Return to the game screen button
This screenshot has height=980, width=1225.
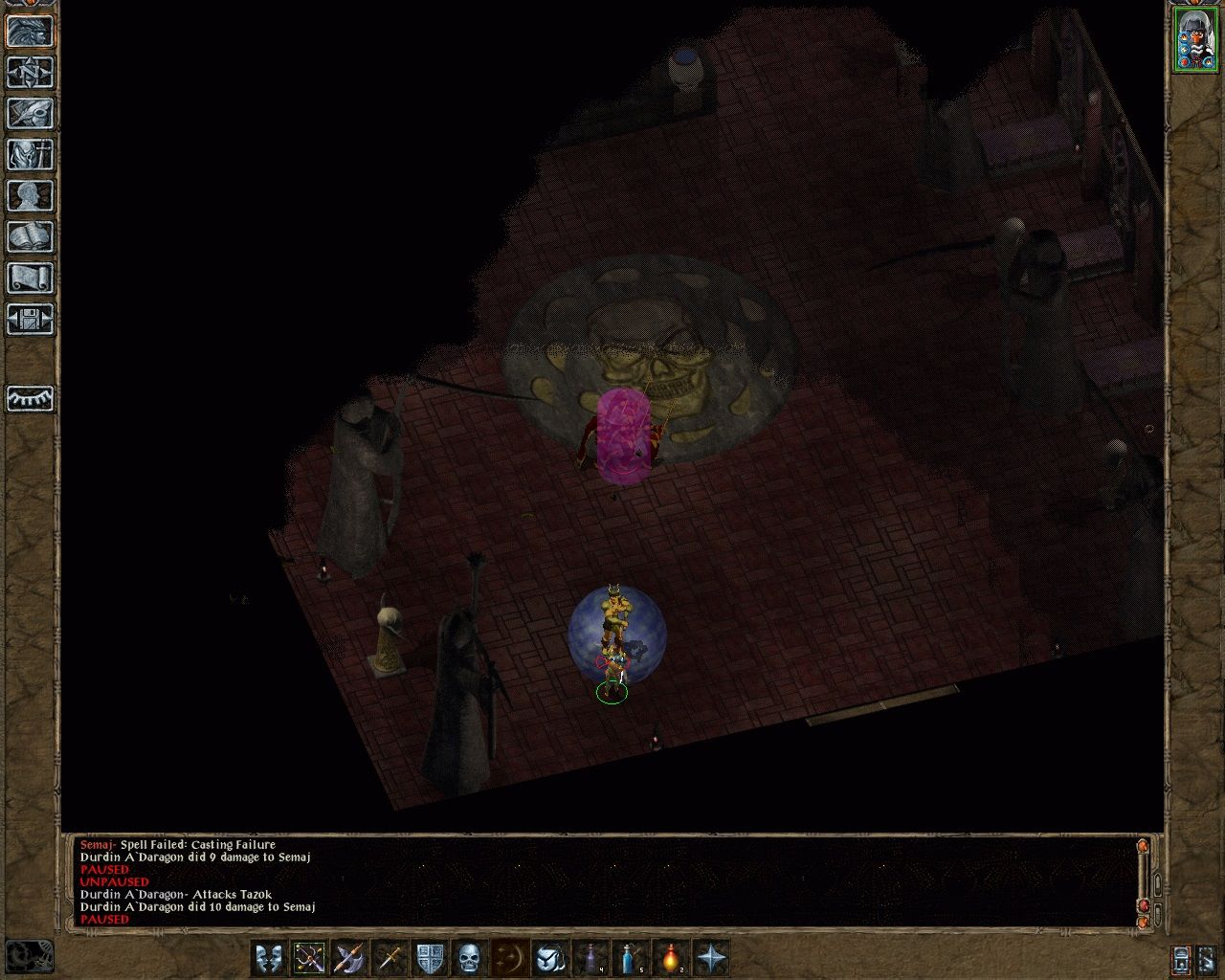[x=30, y=32]
